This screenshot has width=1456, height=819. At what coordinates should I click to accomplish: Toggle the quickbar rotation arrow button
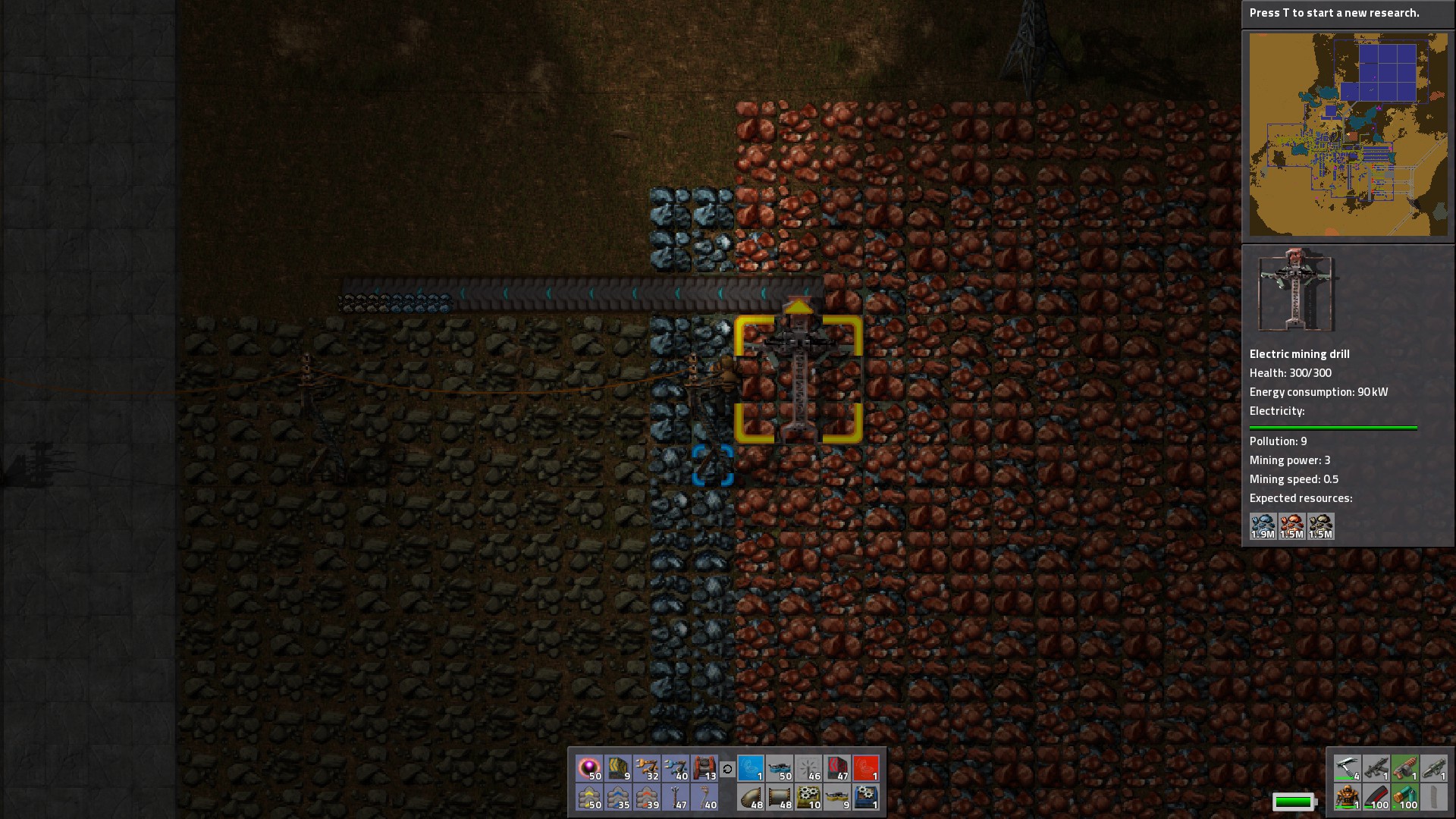(728, 768)
